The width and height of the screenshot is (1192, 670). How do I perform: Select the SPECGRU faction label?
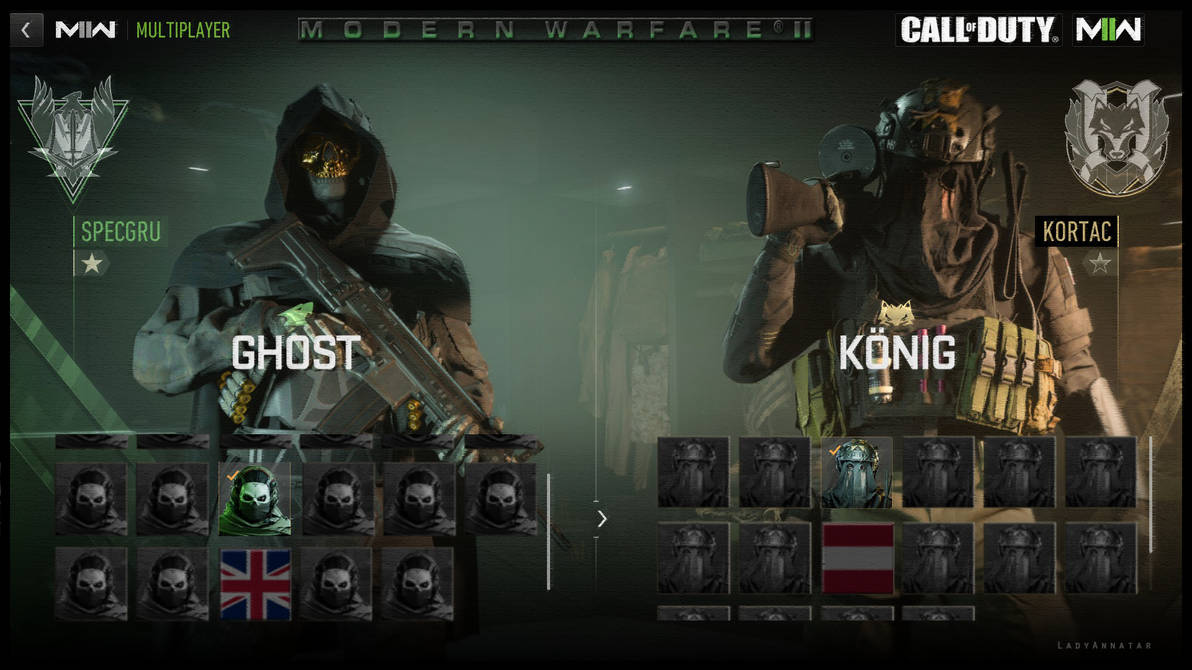(x=120, y=232)
